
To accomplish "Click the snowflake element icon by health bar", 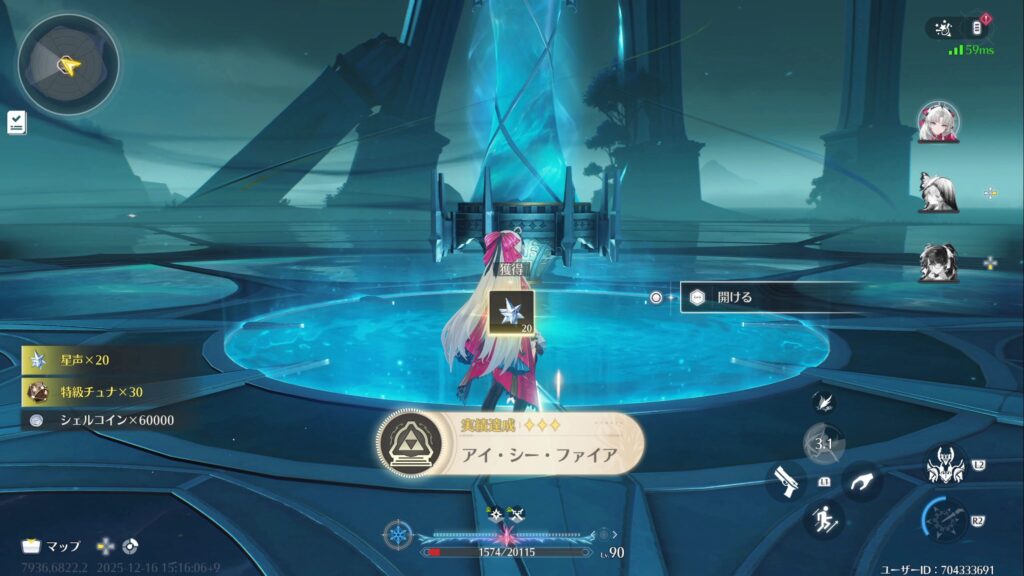I will point(399,534).
